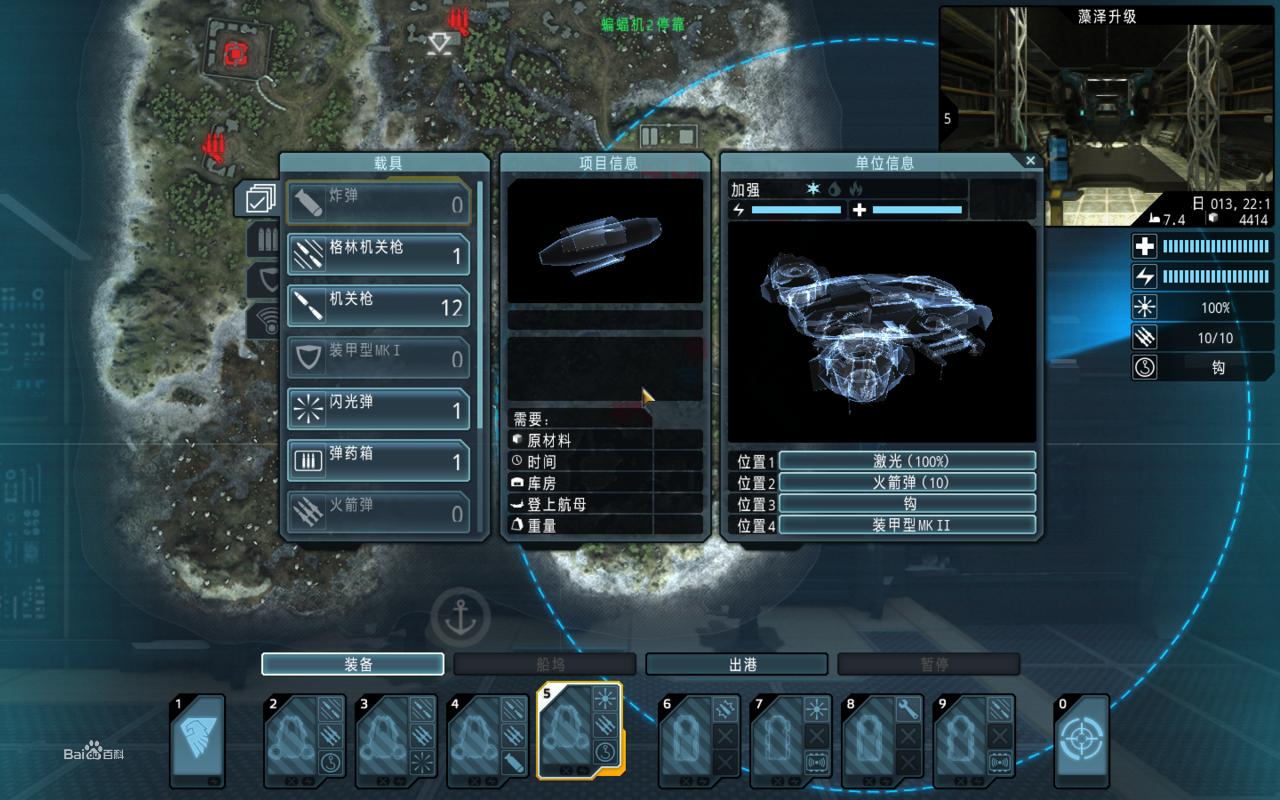
Task: Open the 位置4 装甲型MK II slot
Action: (906, 525)
